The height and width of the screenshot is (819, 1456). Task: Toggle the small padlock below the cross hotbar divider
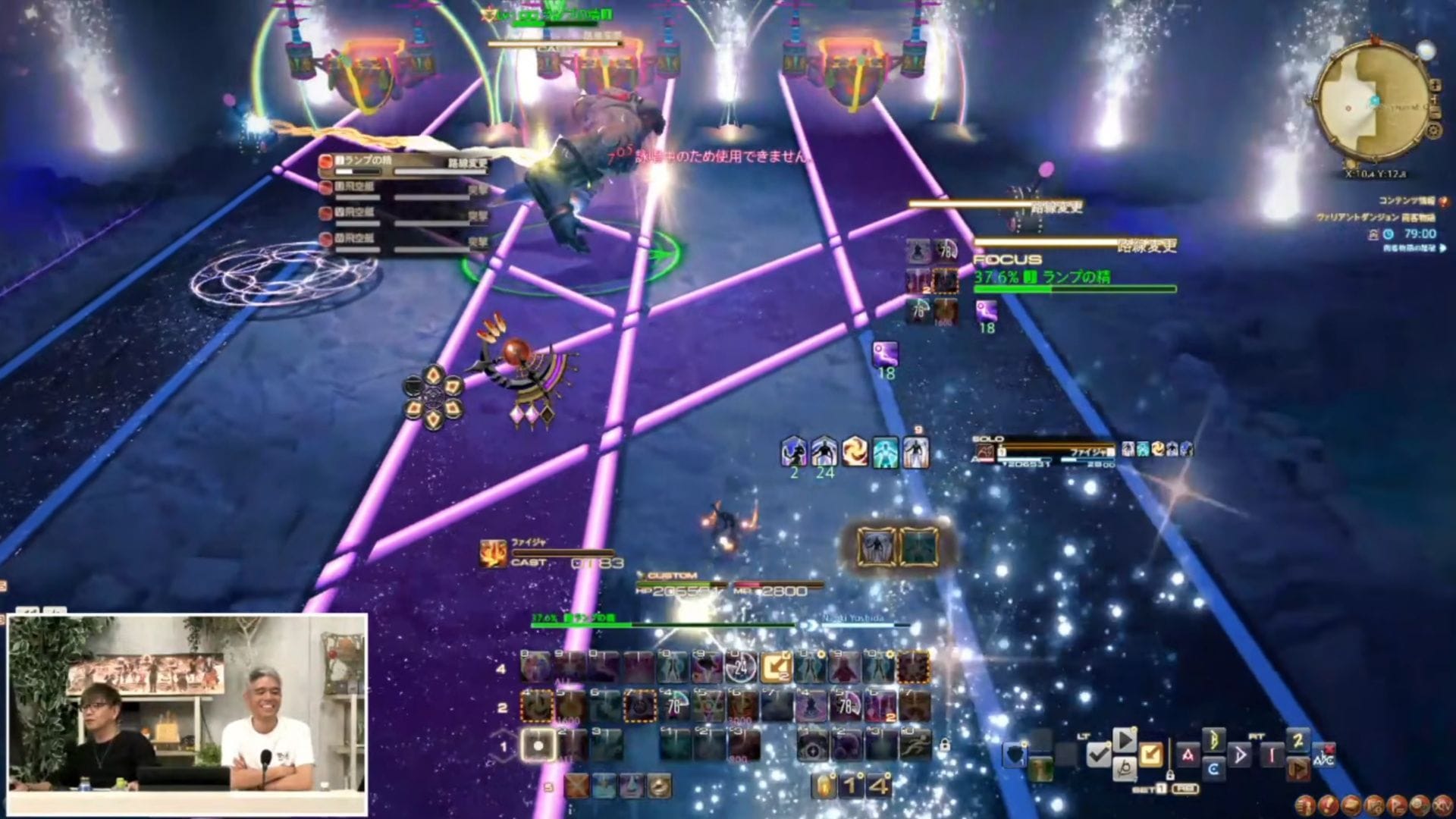click(x=1171, y=774)
